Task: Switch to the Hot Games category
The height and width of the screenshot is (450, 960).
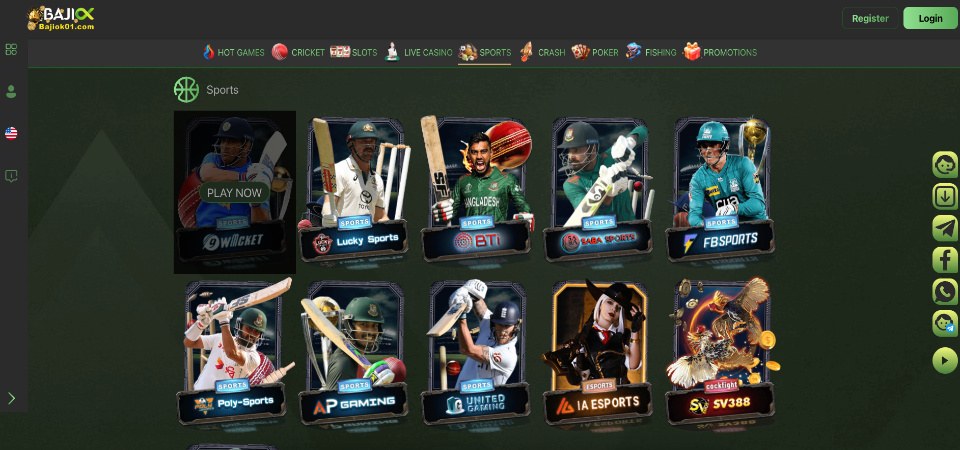Action: pos(233,52)
